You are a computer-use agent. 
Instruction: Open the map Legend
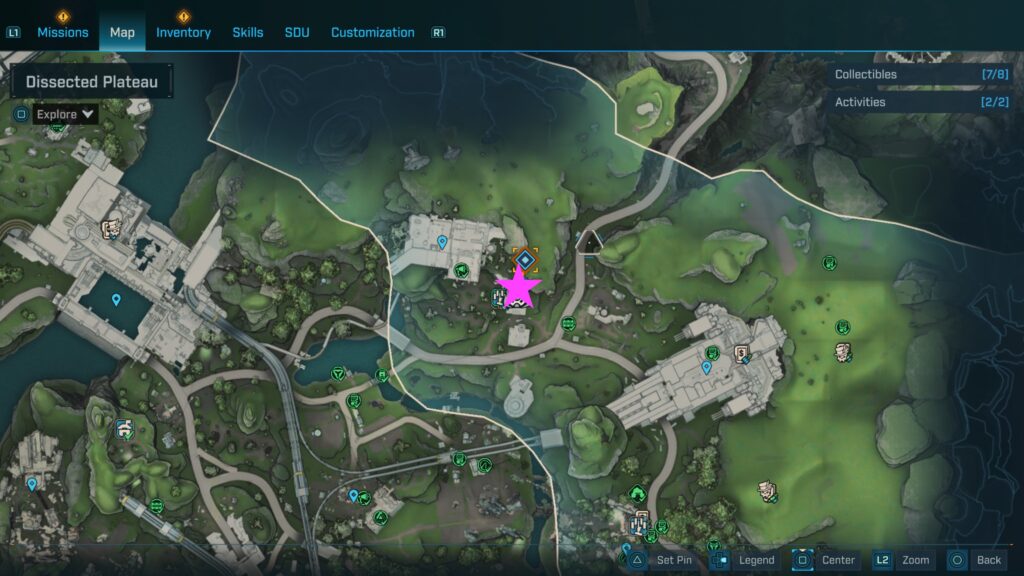[745, 560]
